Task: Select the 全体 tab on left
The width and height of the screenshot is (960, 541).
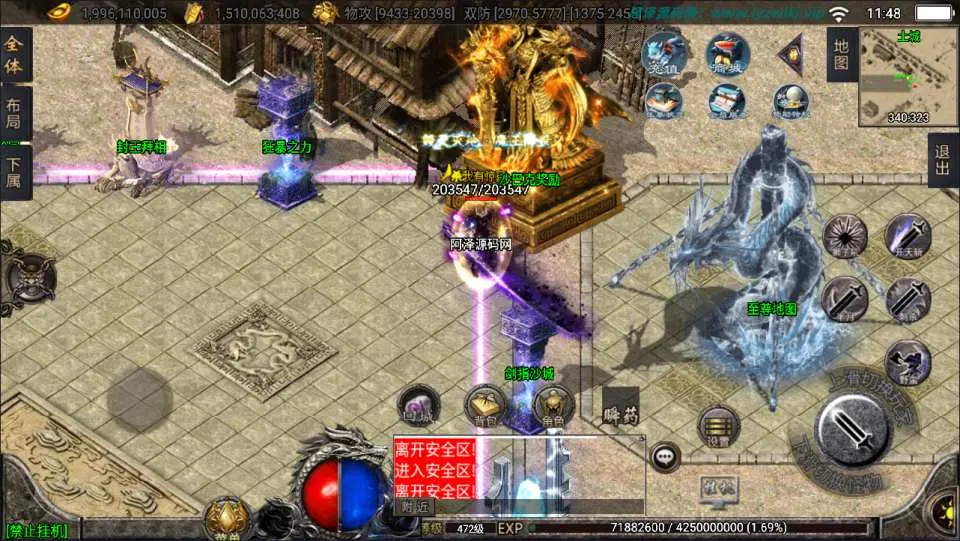Action: click(x=15, y=56)
